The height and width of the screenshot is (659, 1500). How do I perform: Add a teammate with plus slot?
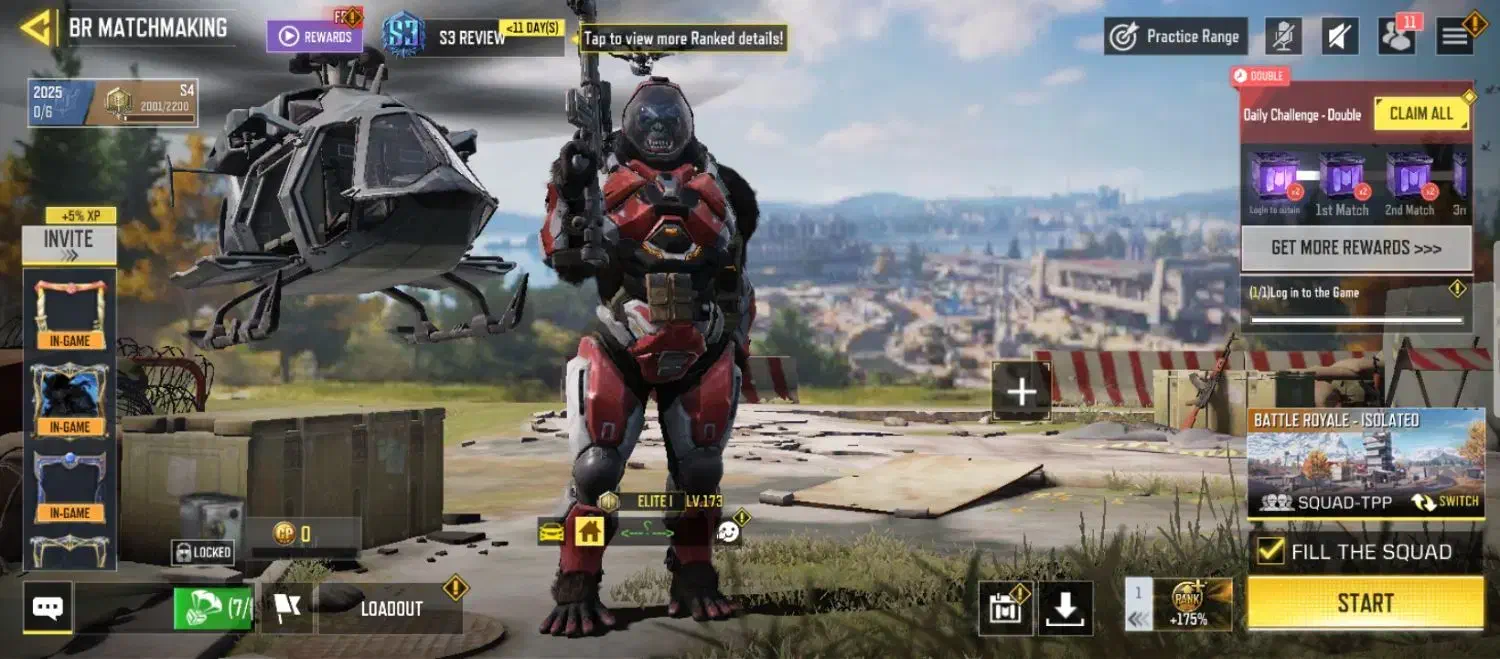(1021, 391)
